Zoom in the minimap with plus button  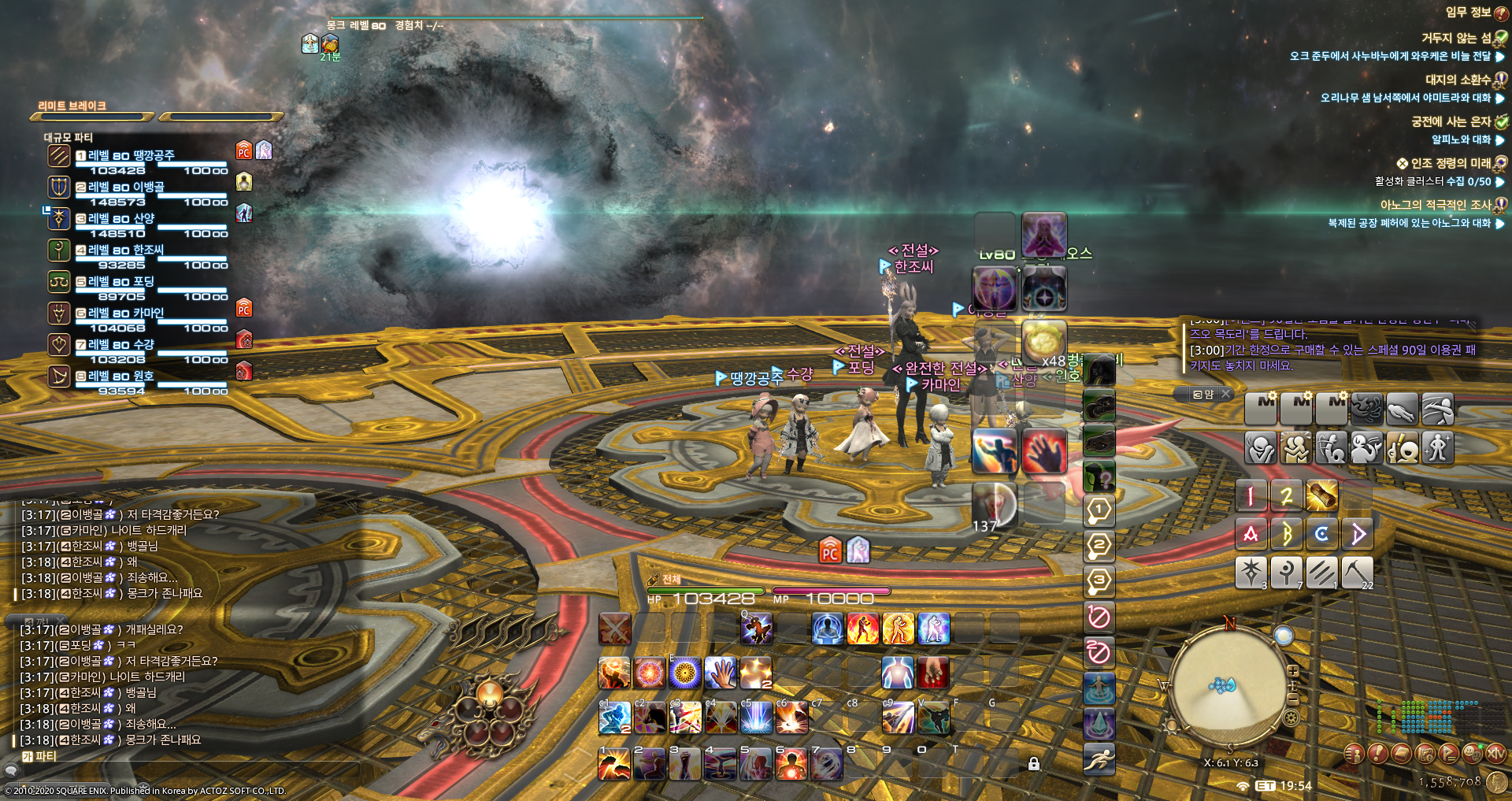pyautogui.click(x=1292, y=671)
